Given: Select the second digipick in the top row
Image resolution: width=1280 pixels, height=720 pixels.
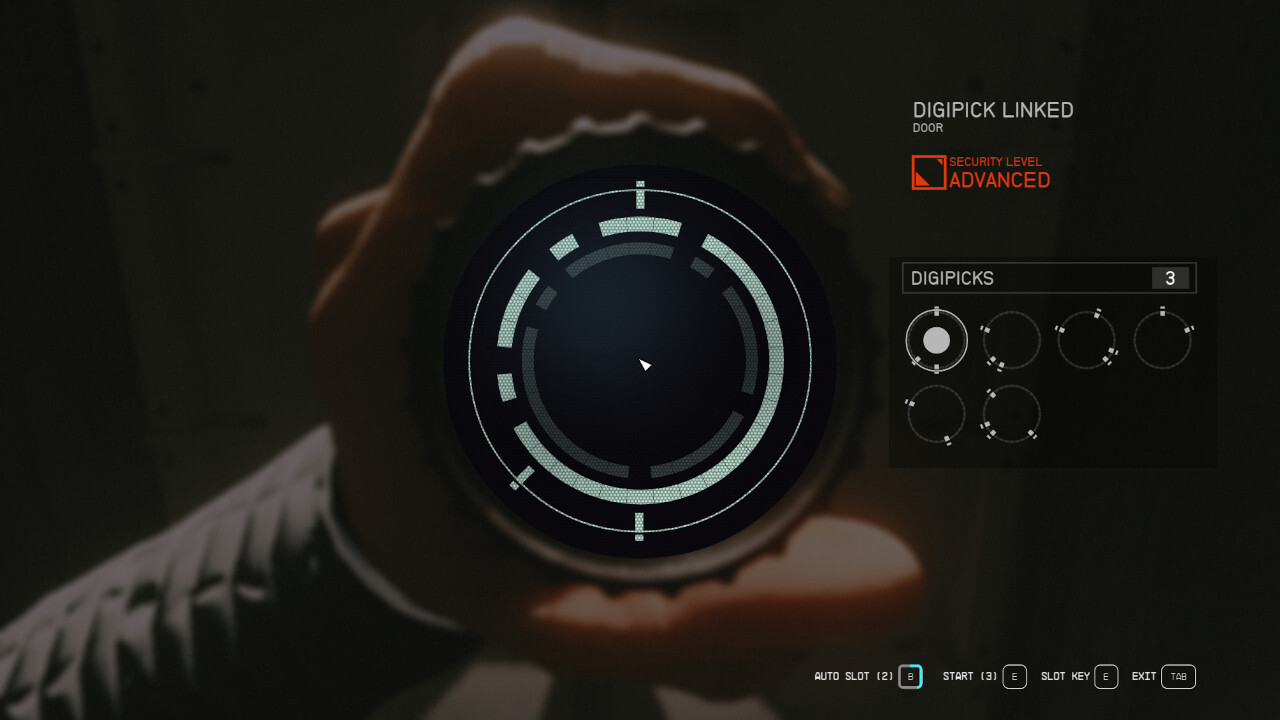Looking at the screenshot, I should click(1011, 340).
